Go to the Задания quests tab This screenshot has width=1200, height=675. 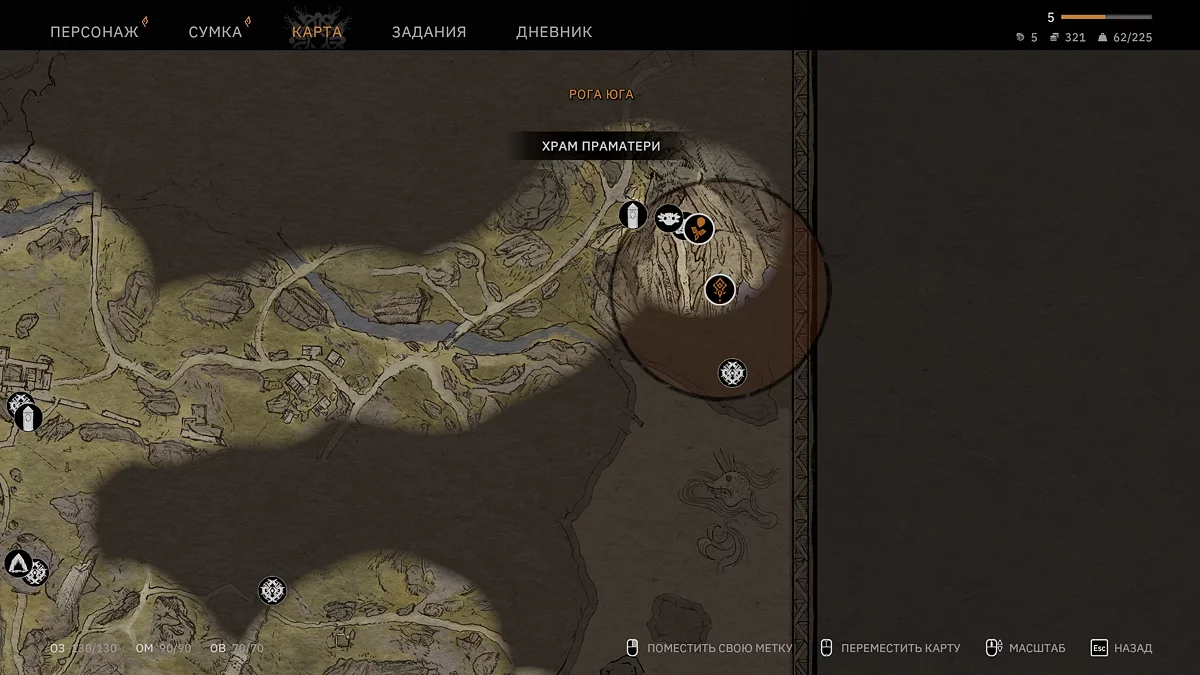coord(429,32)
